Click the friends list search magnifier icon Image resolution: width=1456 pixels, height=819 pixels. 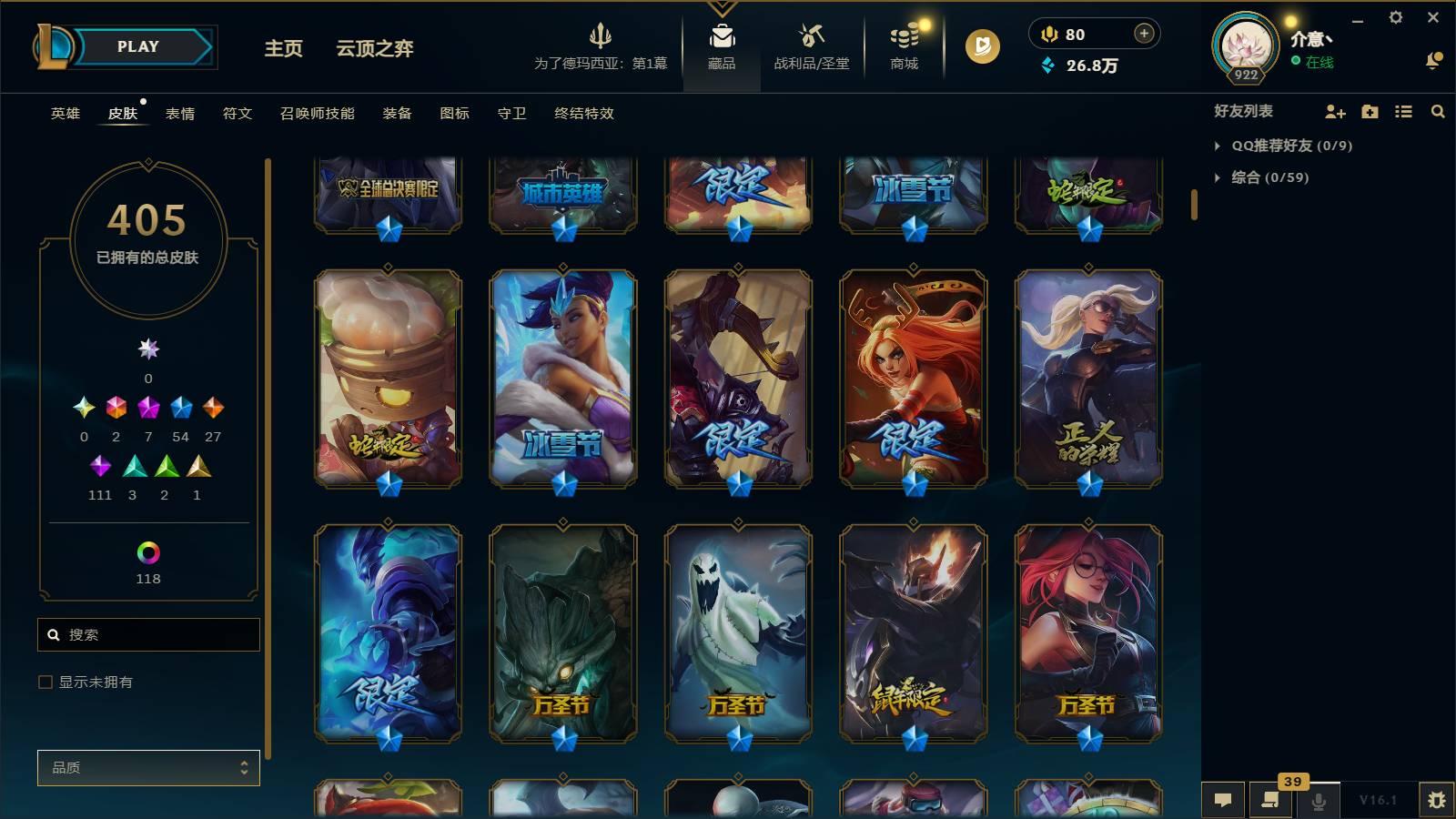[x=1438, y=111]
